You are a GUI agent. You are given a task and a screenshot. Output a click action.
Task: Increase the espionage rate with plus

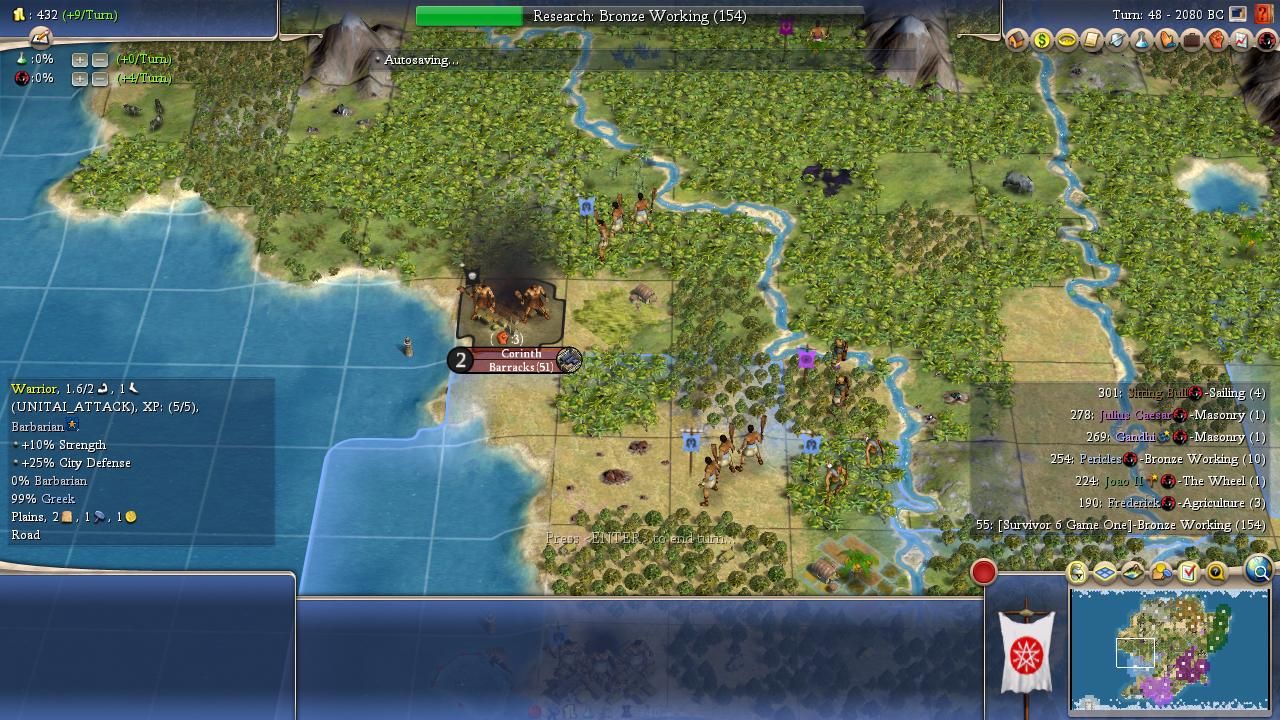click(x=79, y=78)
